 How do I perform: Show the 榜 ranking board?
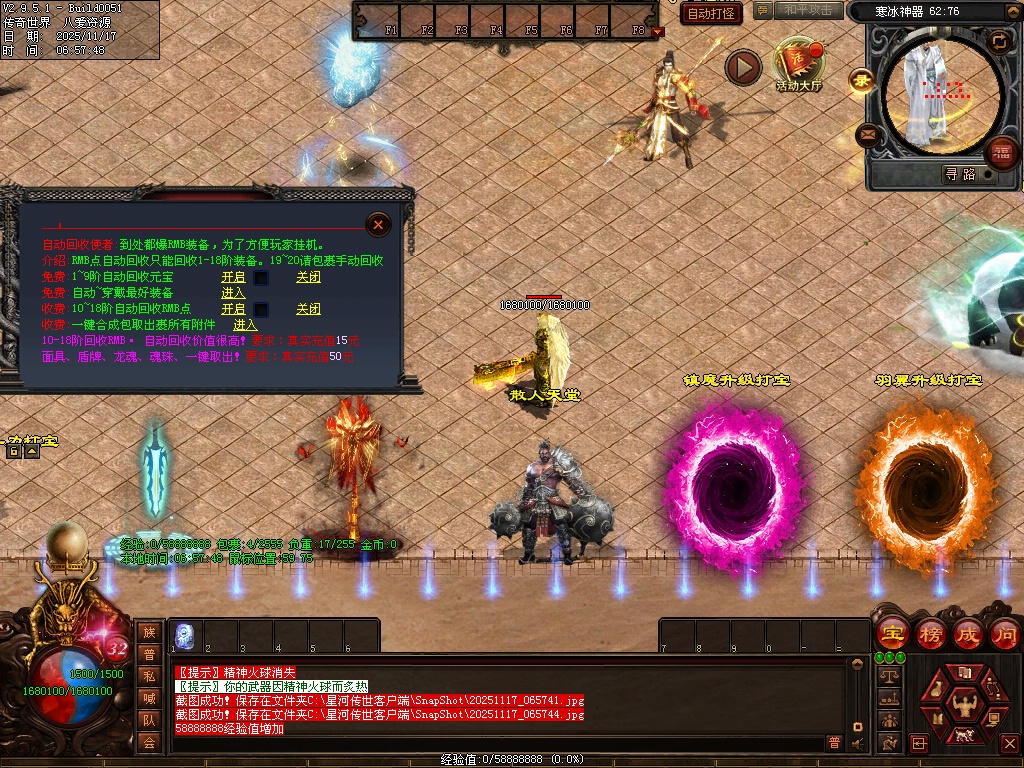pyautogui.click(x=929, y=634)
